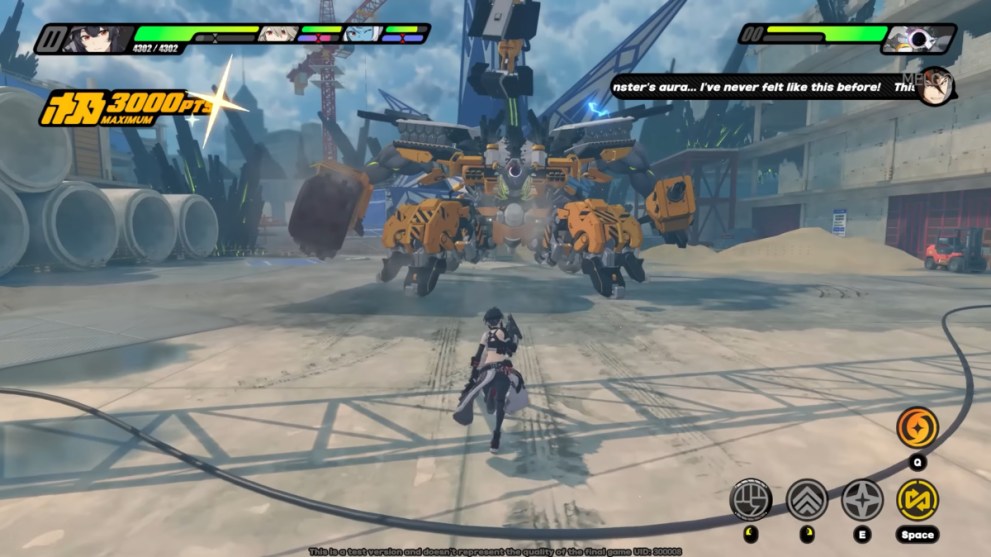The width and height of the screenshot is (991, 557).
Task: Switch to the blue-faced squad member portrait
Action: coord(361,34)
